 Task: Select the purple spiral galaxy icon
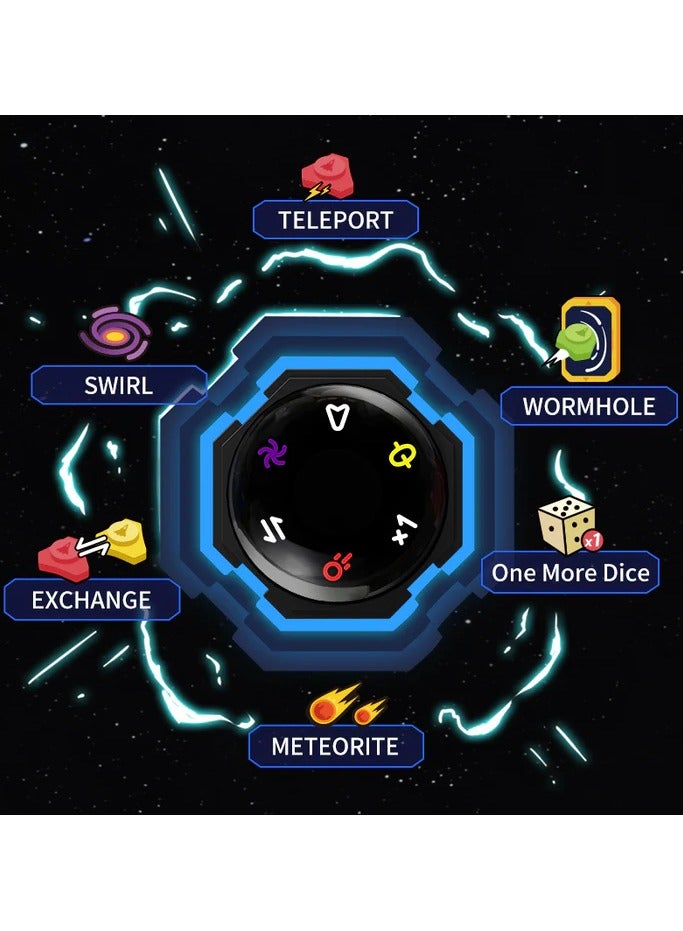coord(114,334)
